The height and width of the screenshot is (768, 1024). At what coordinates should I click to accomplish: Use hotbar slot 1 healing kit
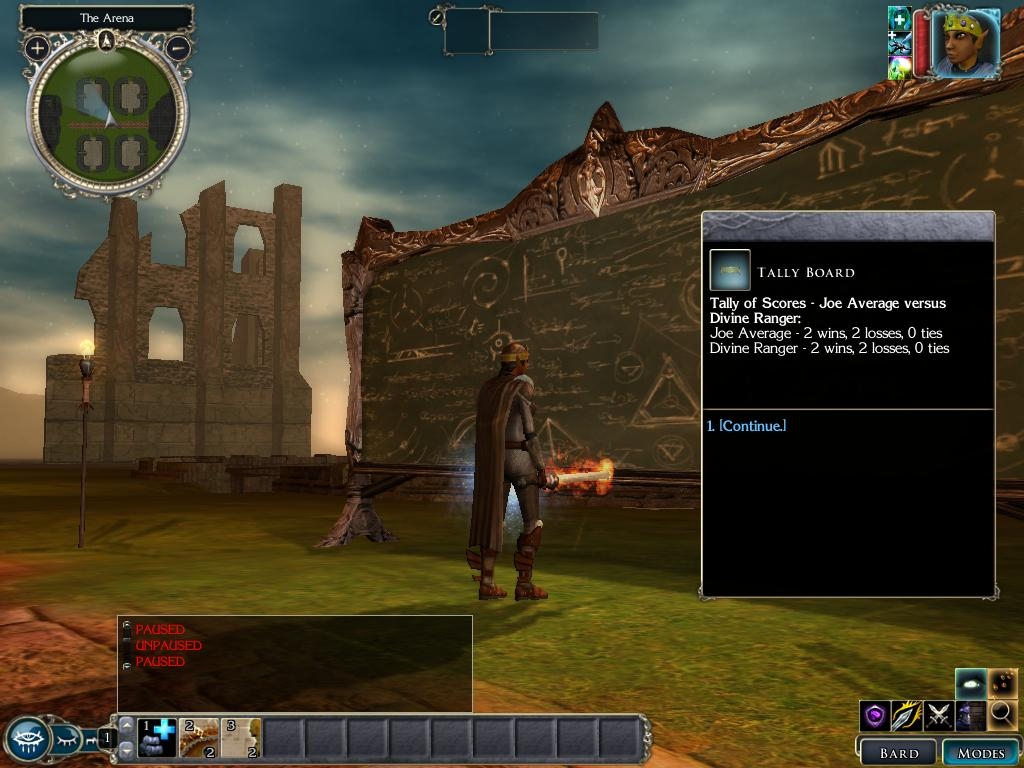pos(157,738)
